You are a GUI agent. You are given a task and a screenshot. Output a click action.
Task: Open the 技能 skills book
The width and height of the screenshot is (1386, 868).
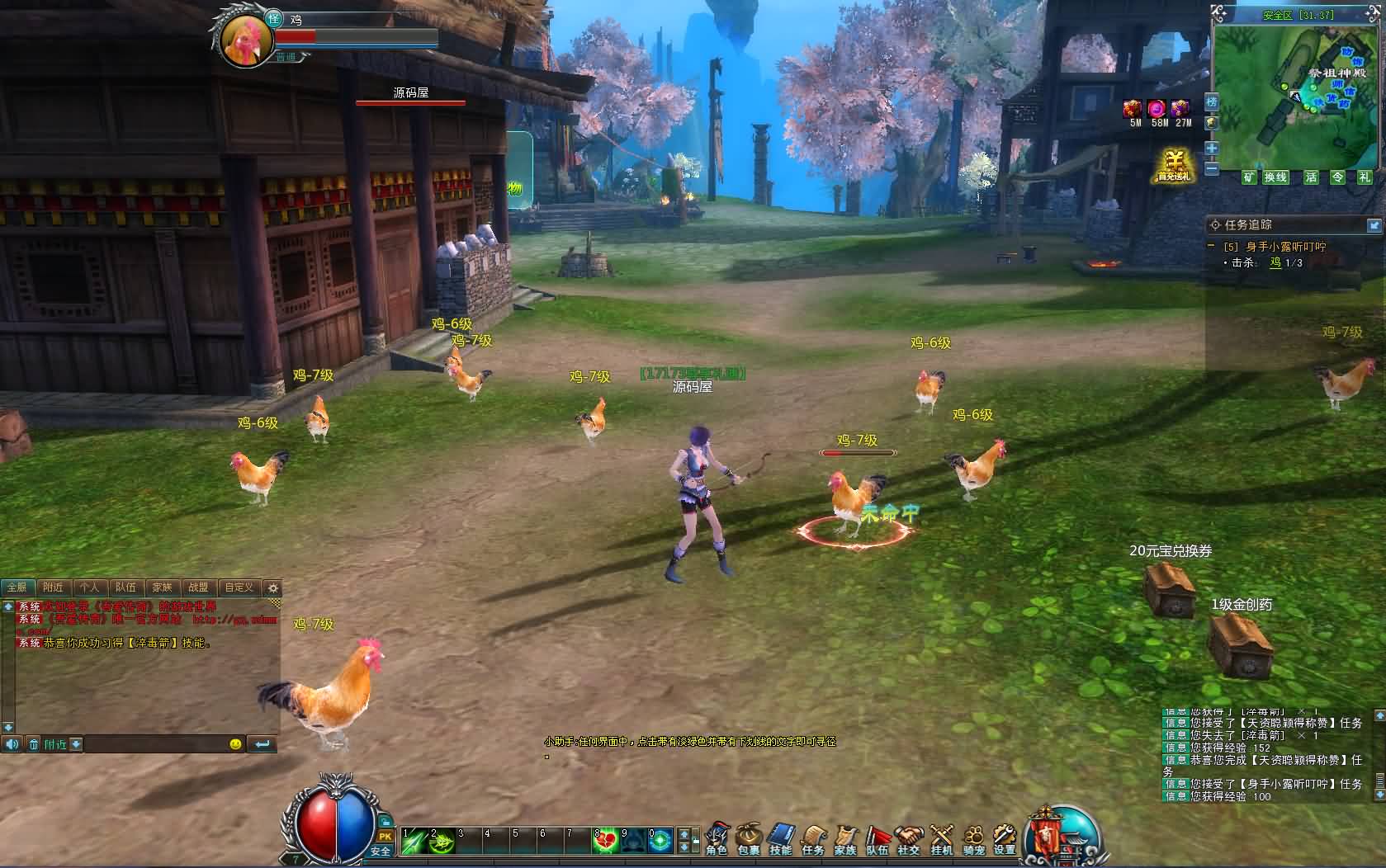(x=781, y=838)
